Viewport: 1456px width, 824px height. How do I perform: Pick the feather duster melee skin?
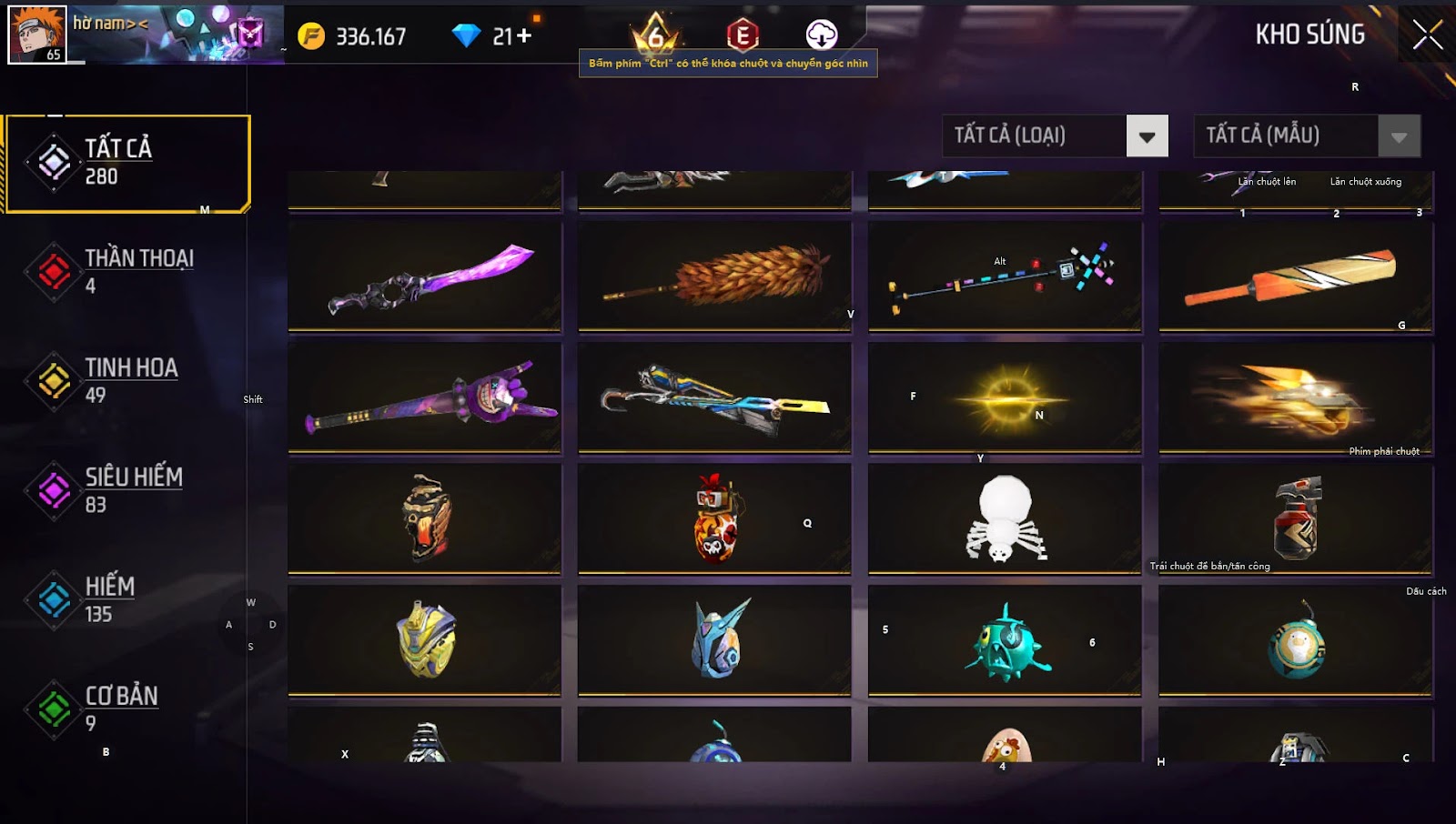click(715, 276)
